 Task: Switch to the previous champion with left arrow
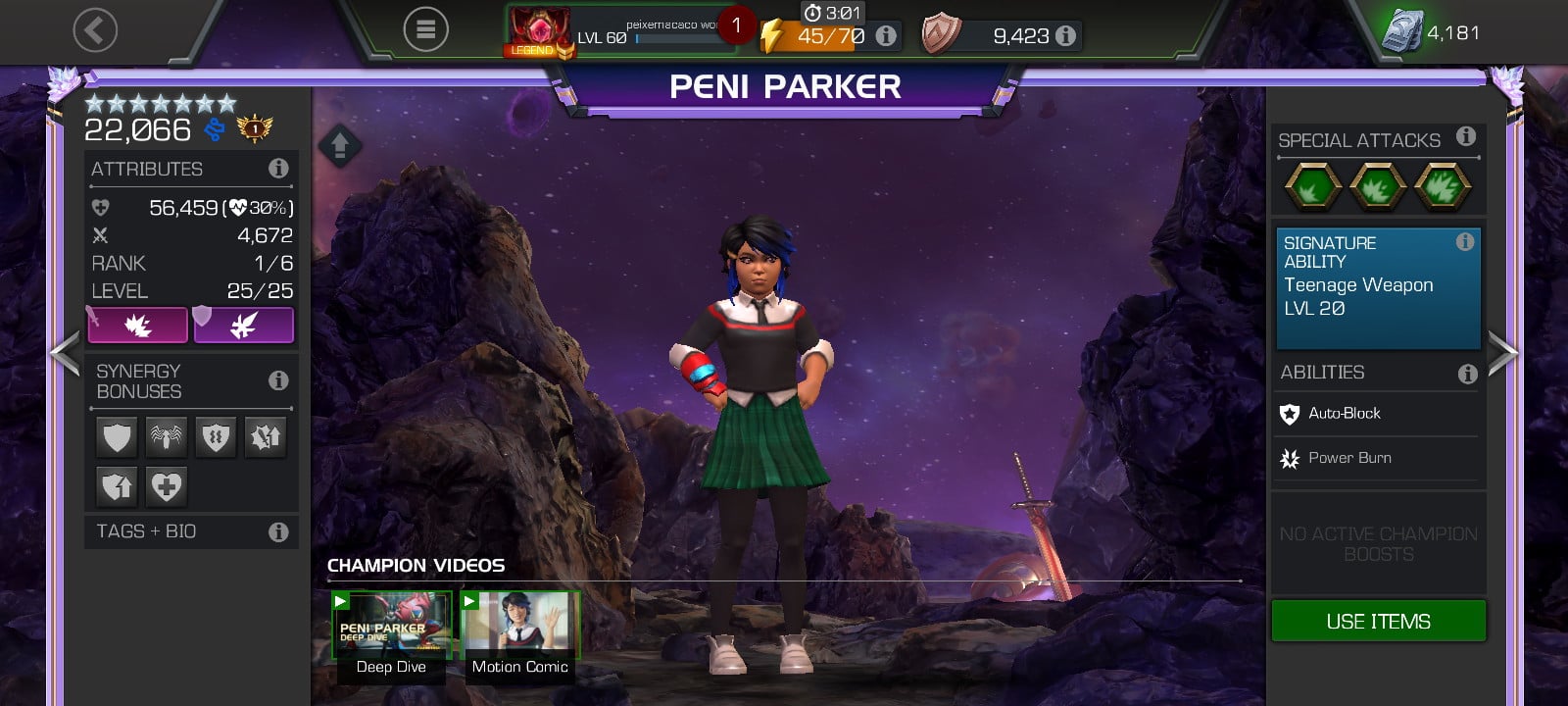(65, 353)
